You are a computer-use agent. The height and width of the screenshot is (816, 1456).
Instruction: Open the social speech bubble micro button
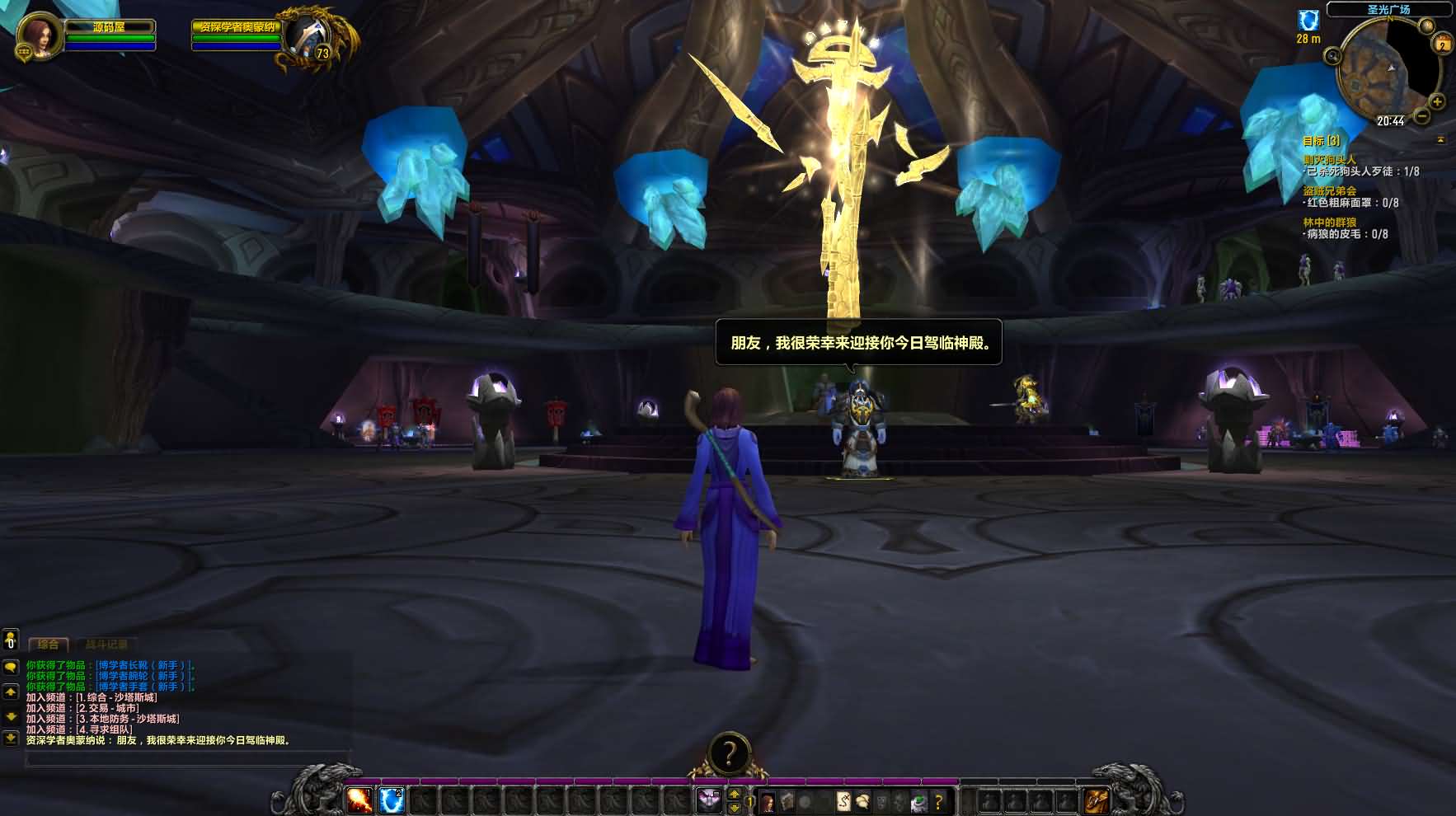click(862, 801)
